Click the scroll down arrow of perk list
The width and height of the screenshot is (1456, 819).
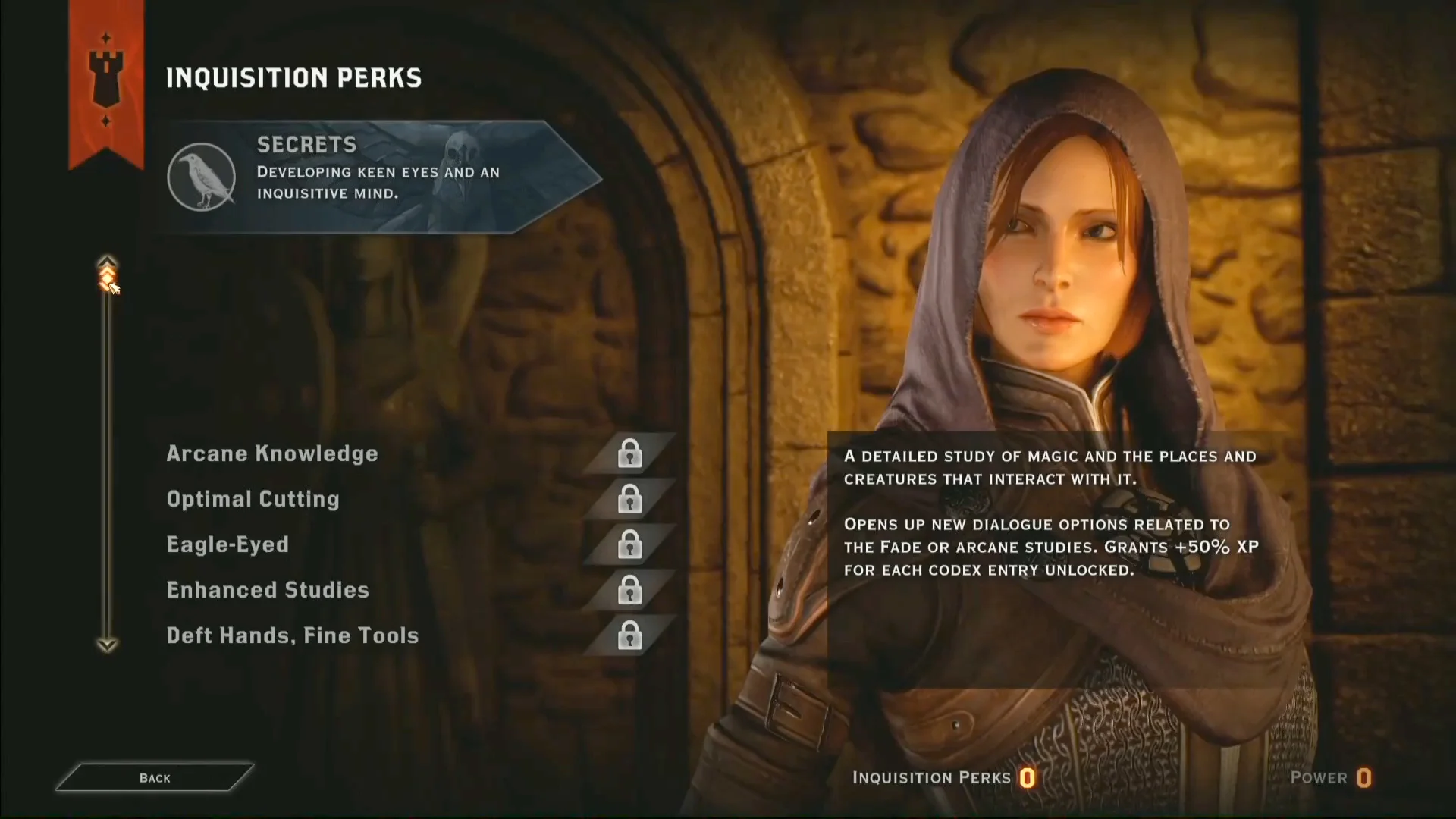pyautogui.click(x=107, y=645)
